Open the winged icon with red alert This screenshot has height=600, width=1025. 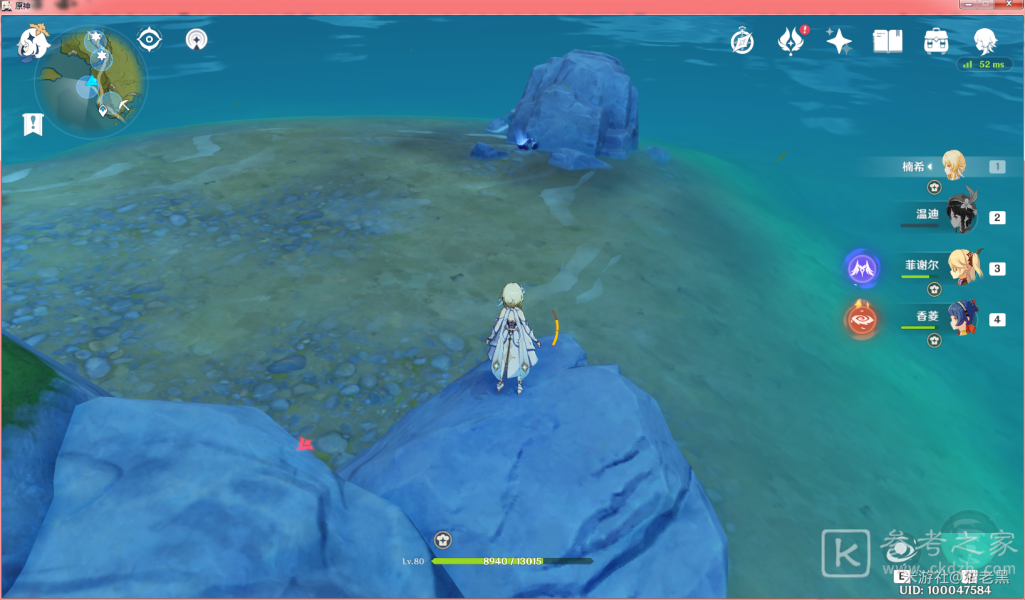pos(791,41)
